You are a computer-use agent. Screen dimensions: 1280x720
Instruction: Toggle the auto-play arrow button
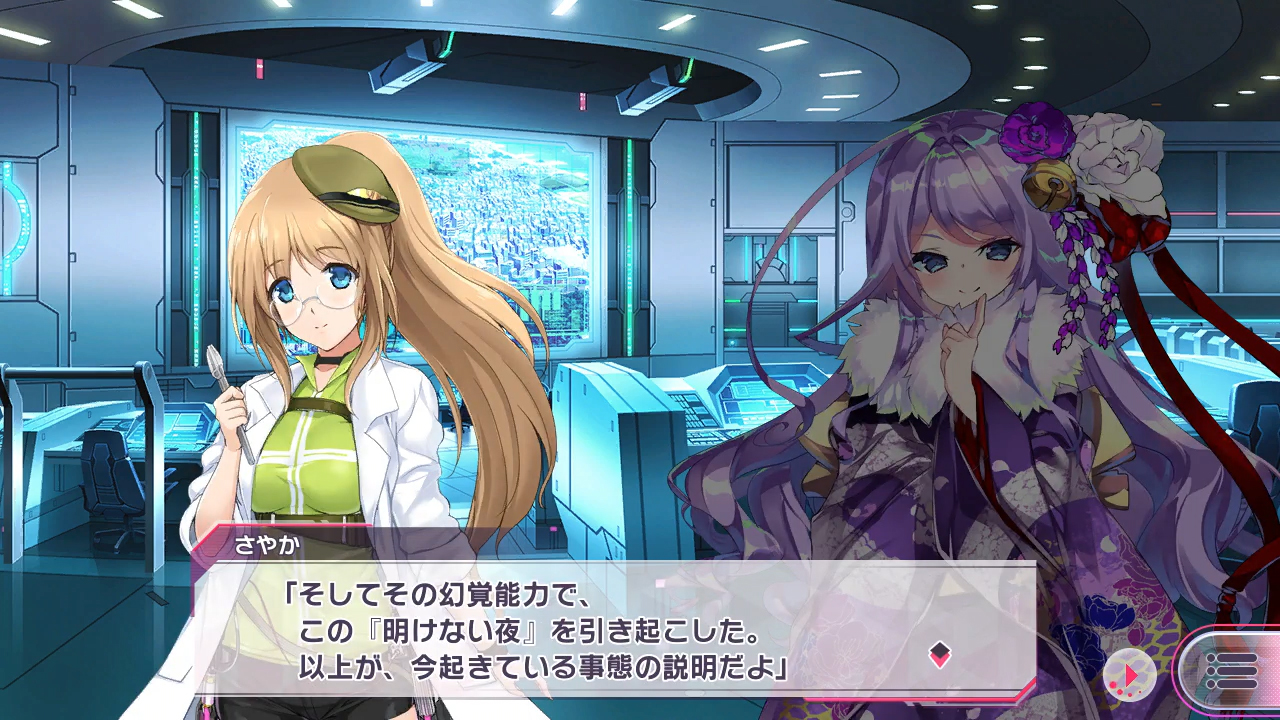click(x=1130, y=675)
